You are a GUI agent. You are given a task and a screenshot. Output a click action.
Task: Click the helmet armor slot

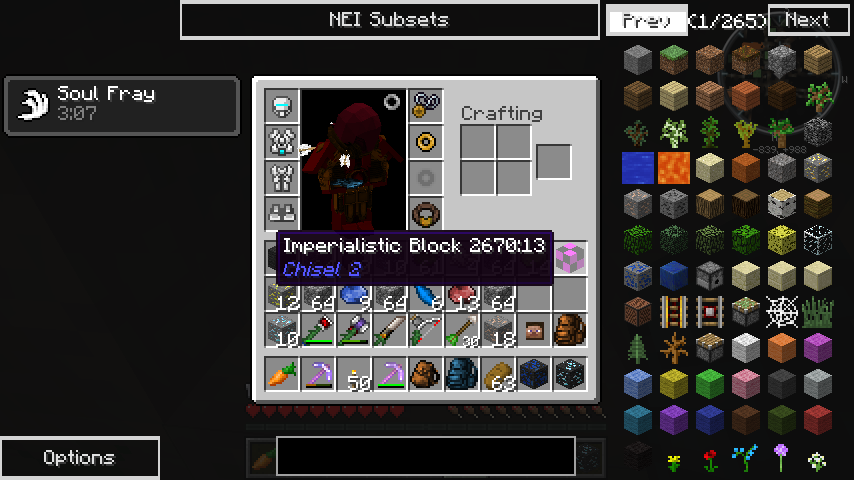click(282, 106)
